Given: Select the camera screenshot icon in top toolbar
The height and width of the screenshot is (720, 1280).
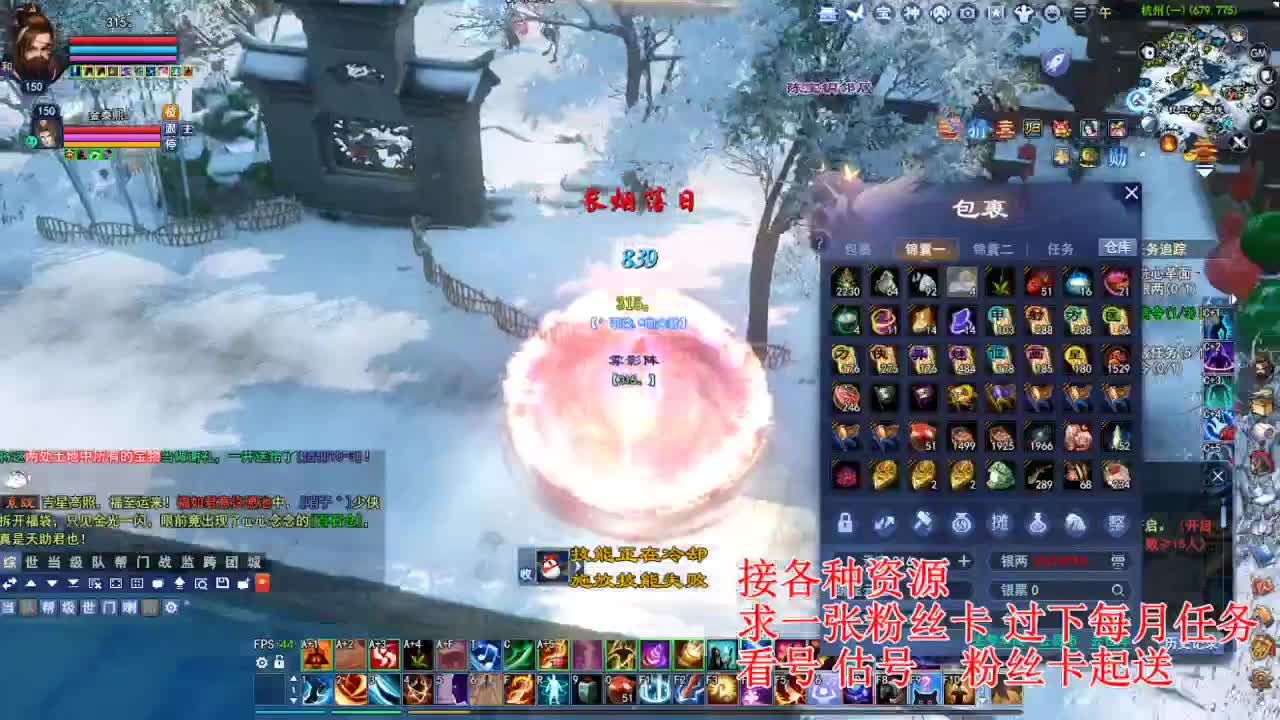Looking at the screenshot, I should point(968,13).
